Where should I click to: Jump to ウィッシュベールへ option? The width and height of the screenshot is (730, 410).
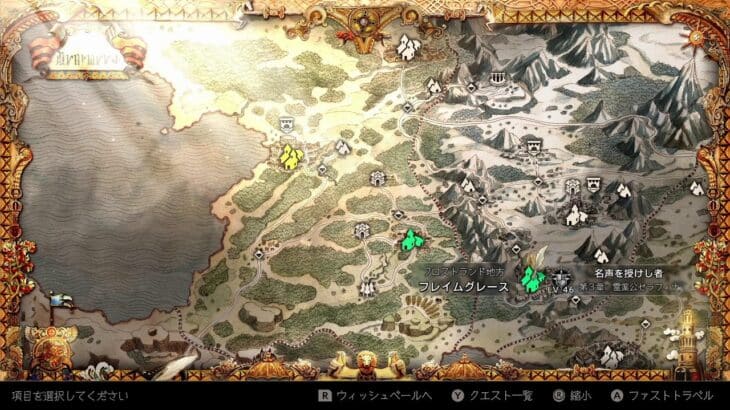[x=364, y=395]
